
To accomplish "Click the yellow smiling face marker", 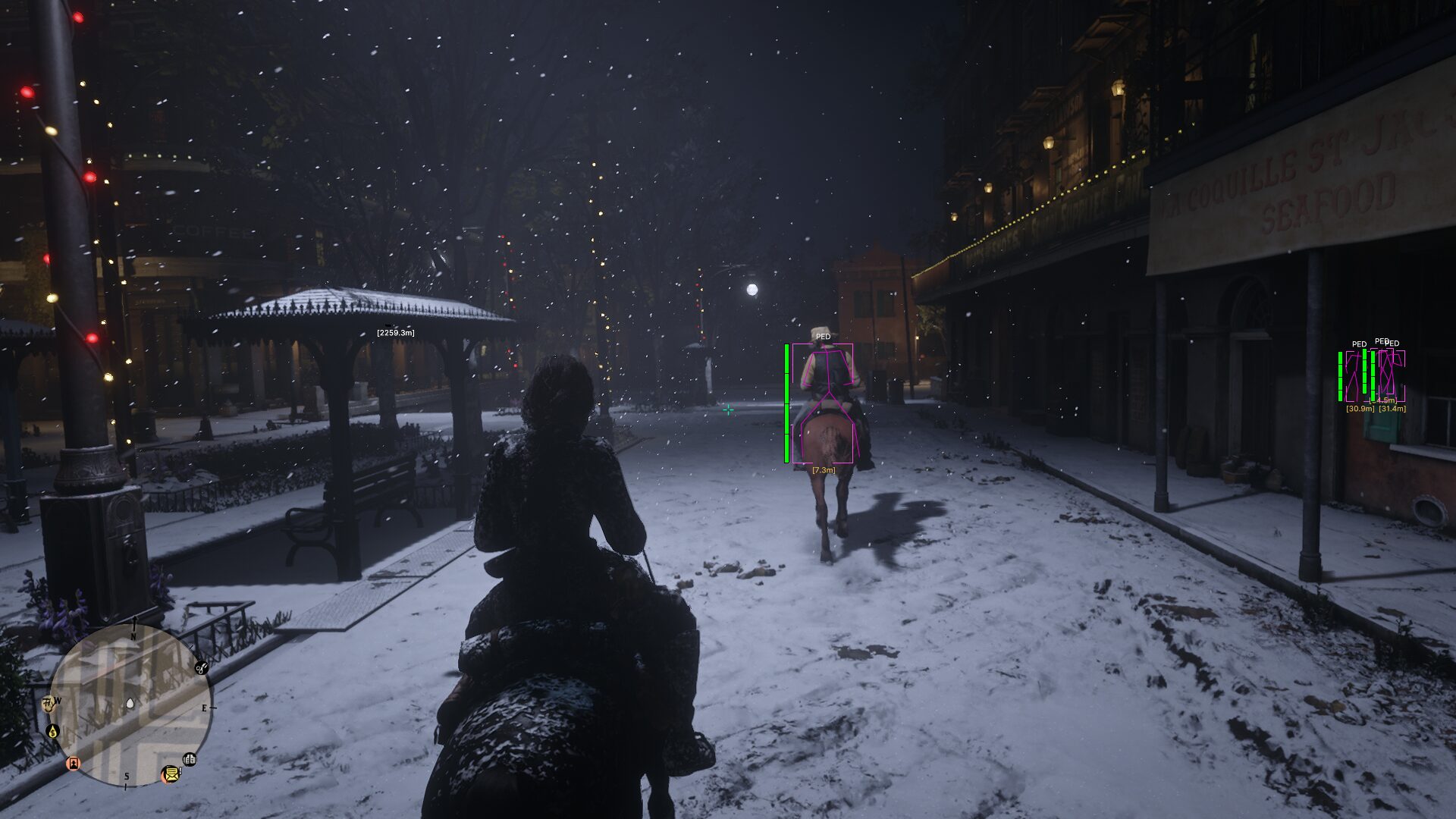I will 48,703.
